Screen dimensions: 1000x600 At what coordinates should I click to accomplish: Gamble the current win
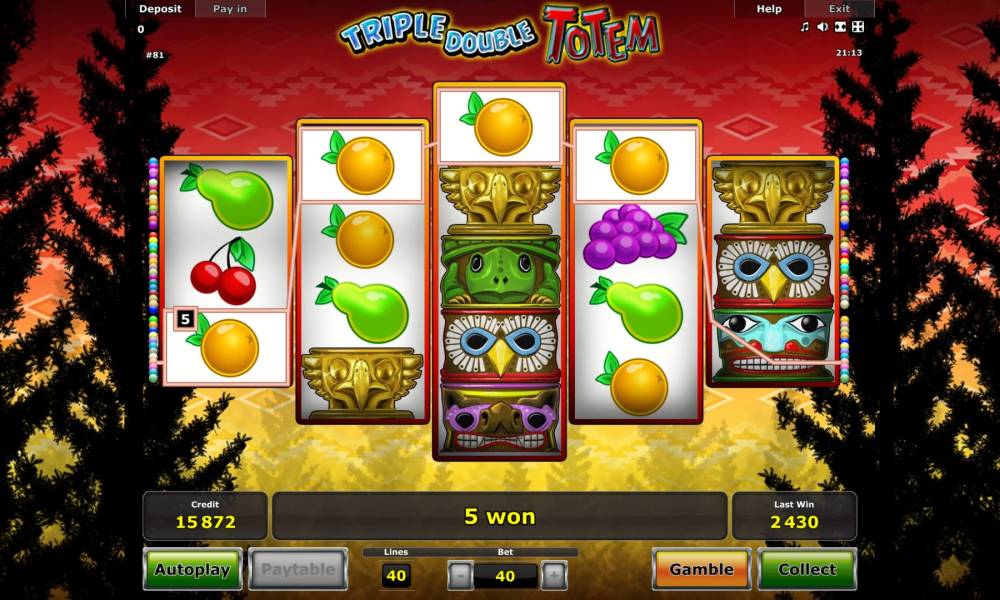coord(701,570)
